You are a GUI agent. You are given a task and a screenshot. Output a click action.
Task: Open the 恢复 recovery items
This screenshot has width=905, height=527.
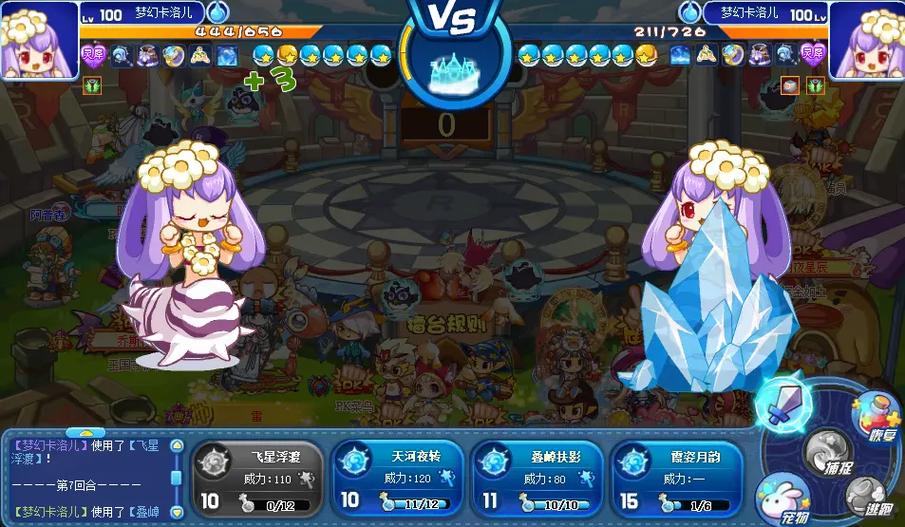coord(874,413)
